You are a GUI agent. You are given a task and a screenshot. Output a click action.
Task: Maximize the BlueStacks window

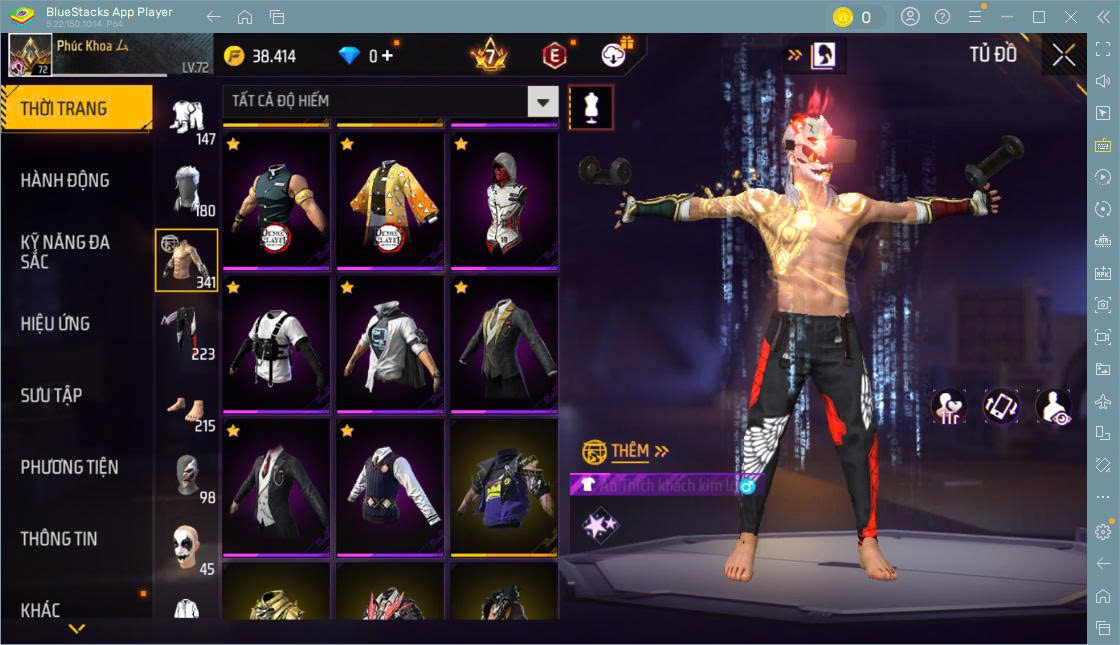(1038, 17)
